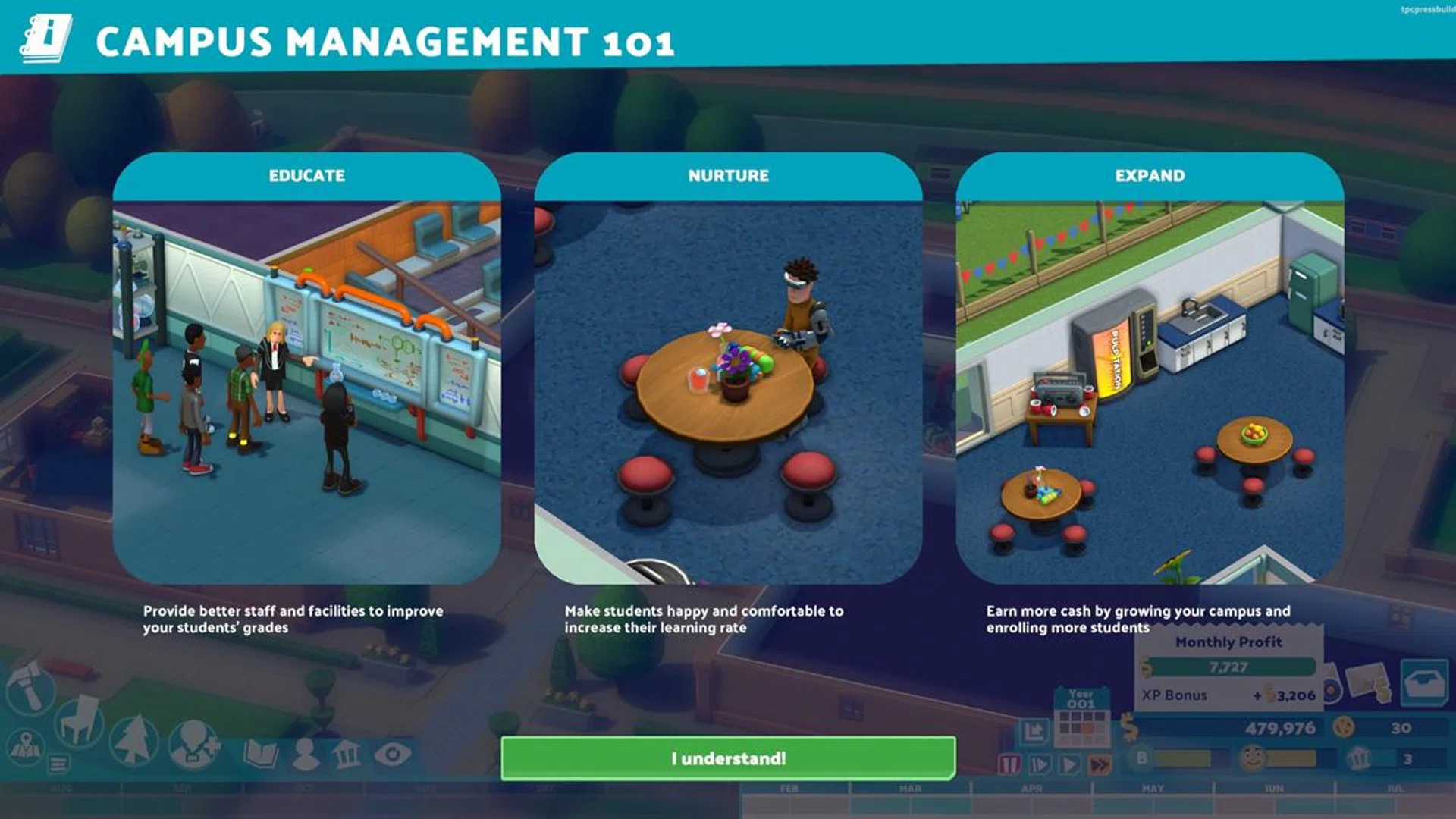The width and height of the screenshot is (1456, 819).
Task: Open the place items chair menu
Action: [x=78, y=720]
